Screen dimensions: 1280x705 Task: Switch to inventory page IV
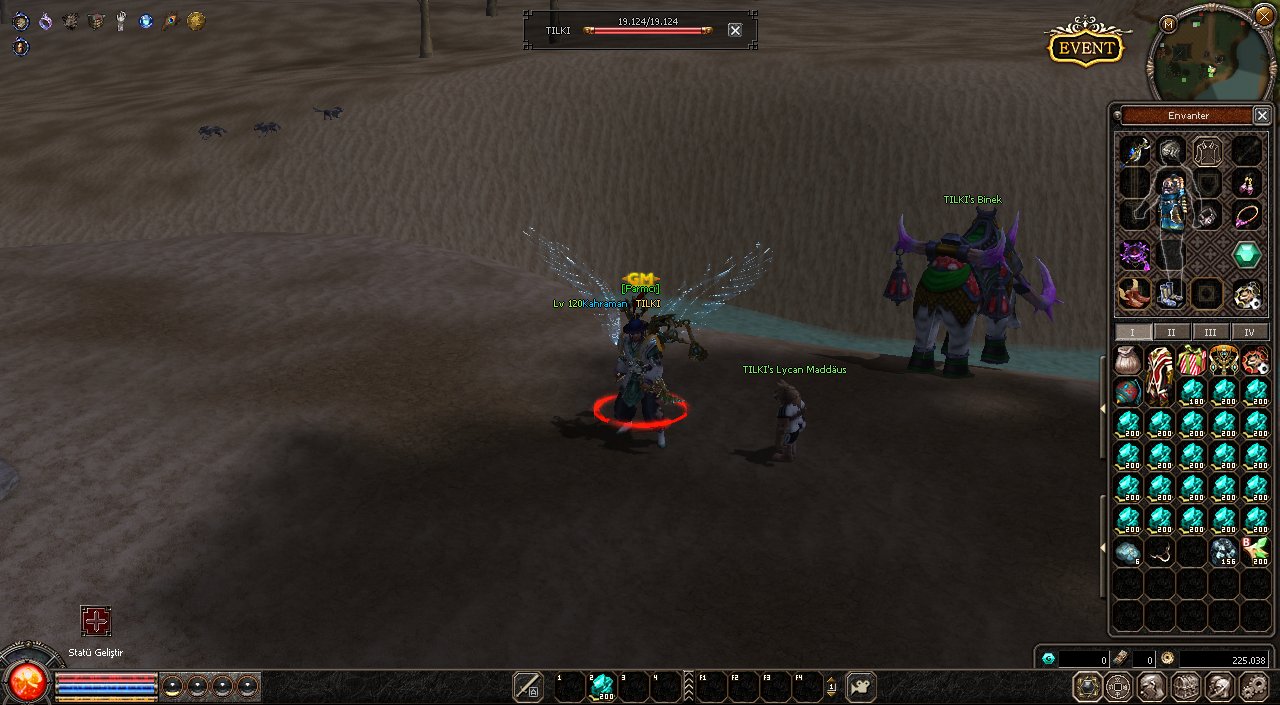click(x=1249, y=332)
